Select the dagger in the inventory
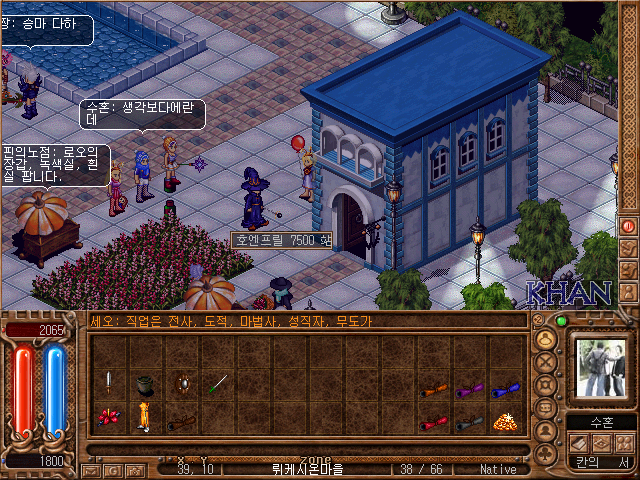This screenshot has width=640, height=480. 108,383
